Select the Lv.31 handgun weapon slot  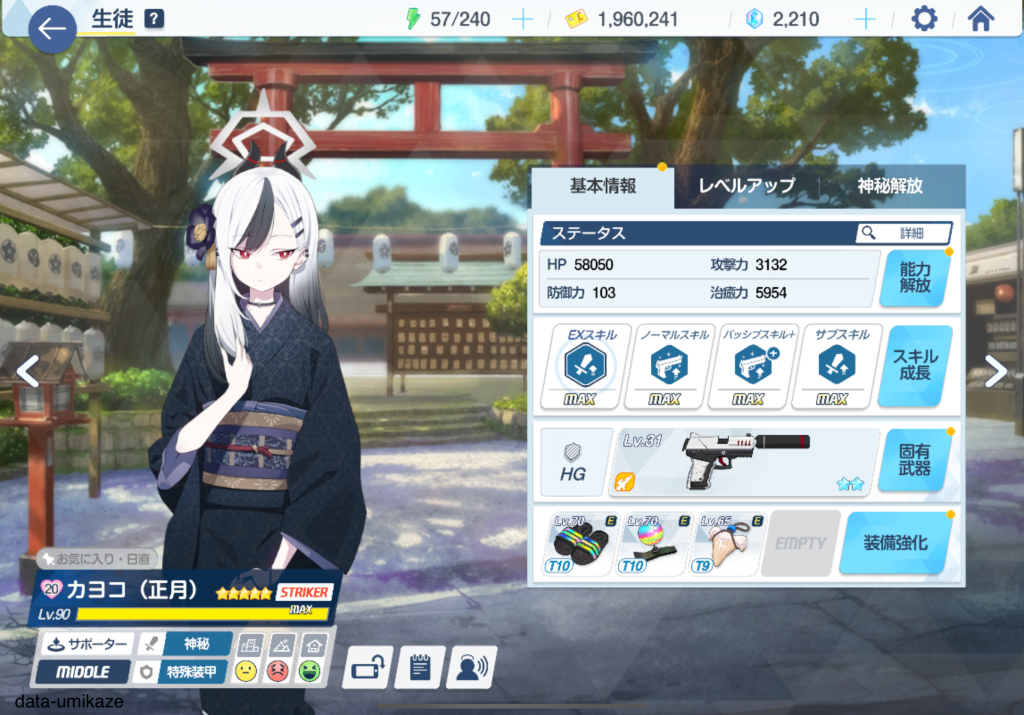coord(744,461)
